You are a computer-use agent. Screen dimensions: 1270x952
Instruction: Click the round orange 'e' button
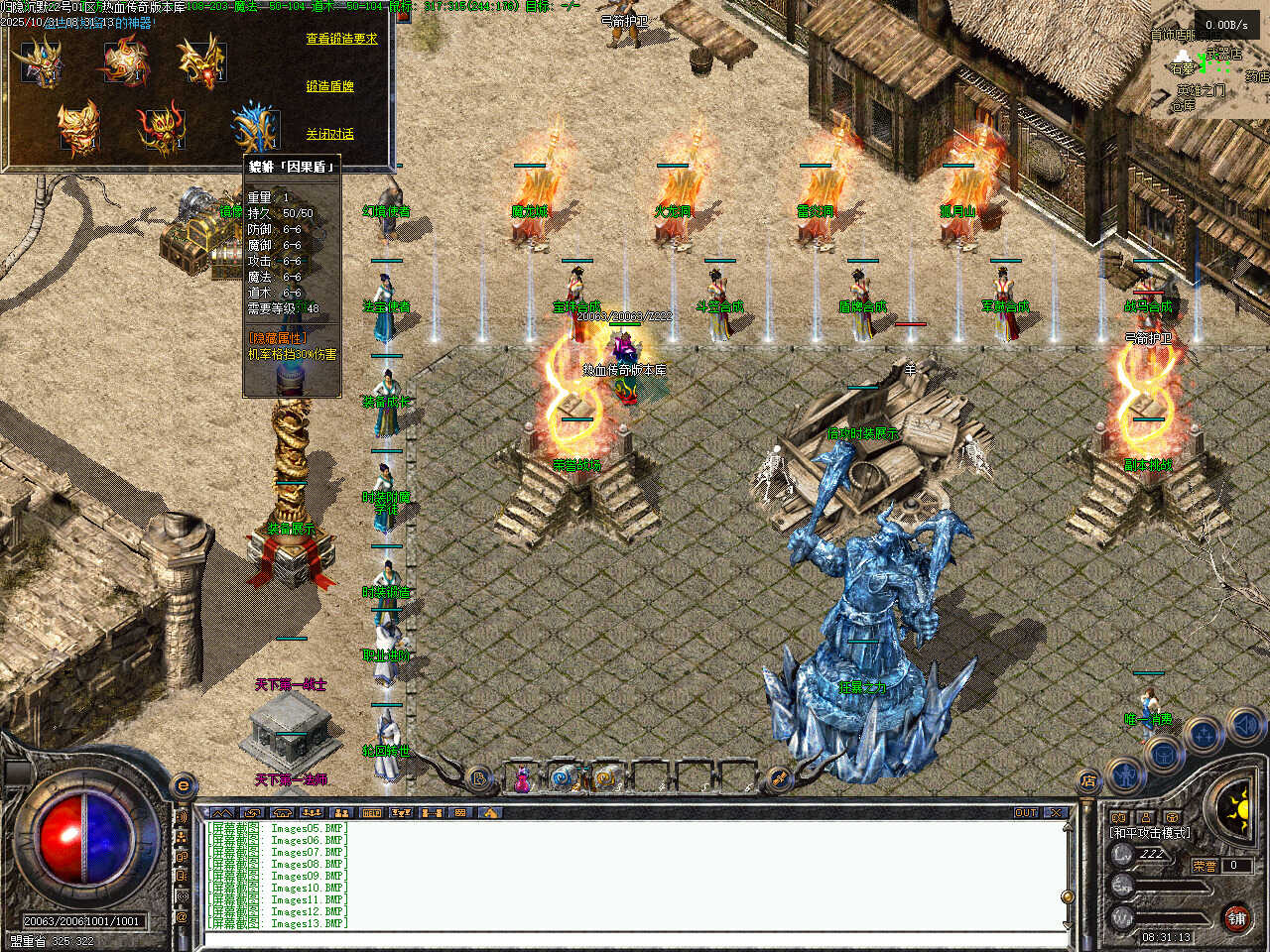183,786
